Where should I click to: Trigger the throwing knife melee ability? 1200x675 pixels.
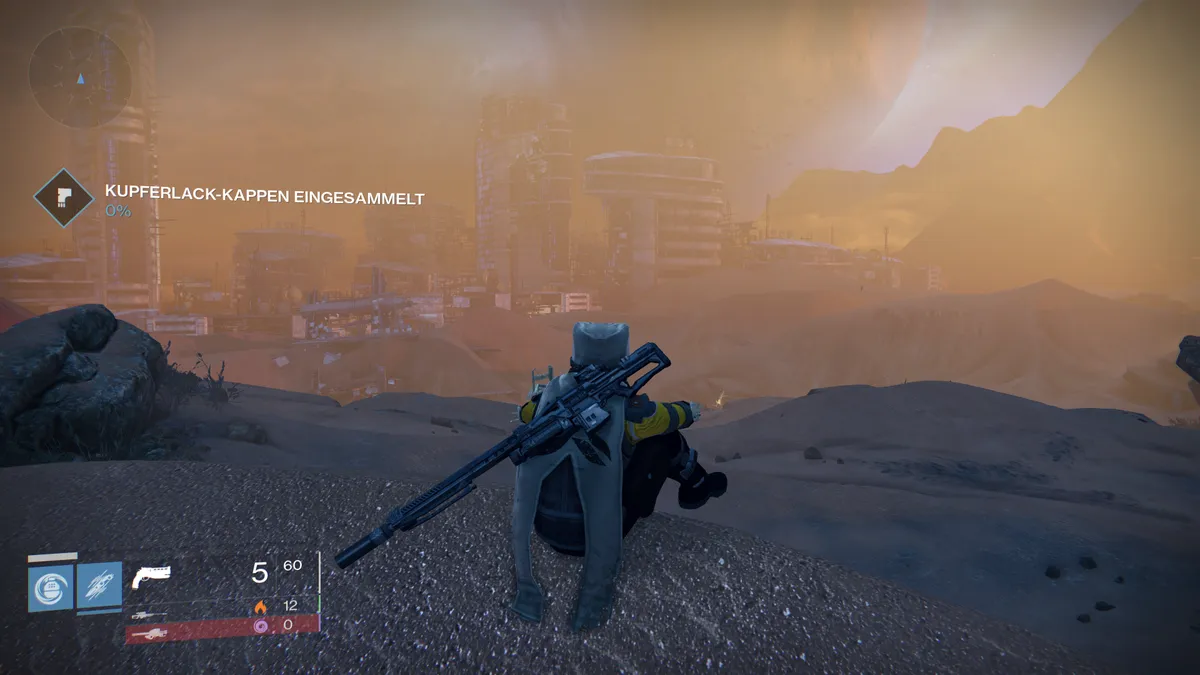[x=99, y=584]
